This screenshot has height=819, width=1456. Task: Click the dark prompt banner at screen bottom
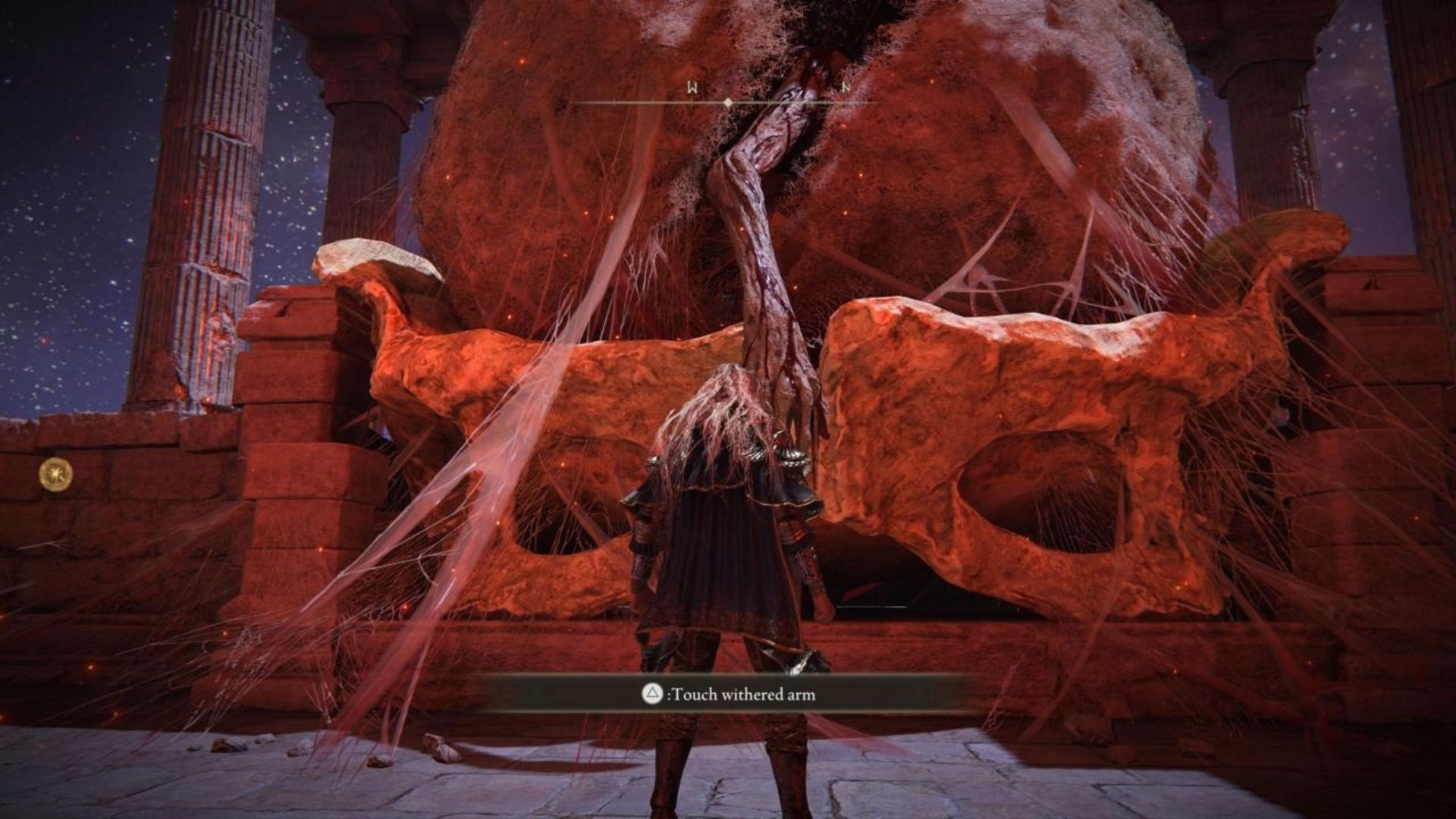pyautogui.click(x=728, y=694)
